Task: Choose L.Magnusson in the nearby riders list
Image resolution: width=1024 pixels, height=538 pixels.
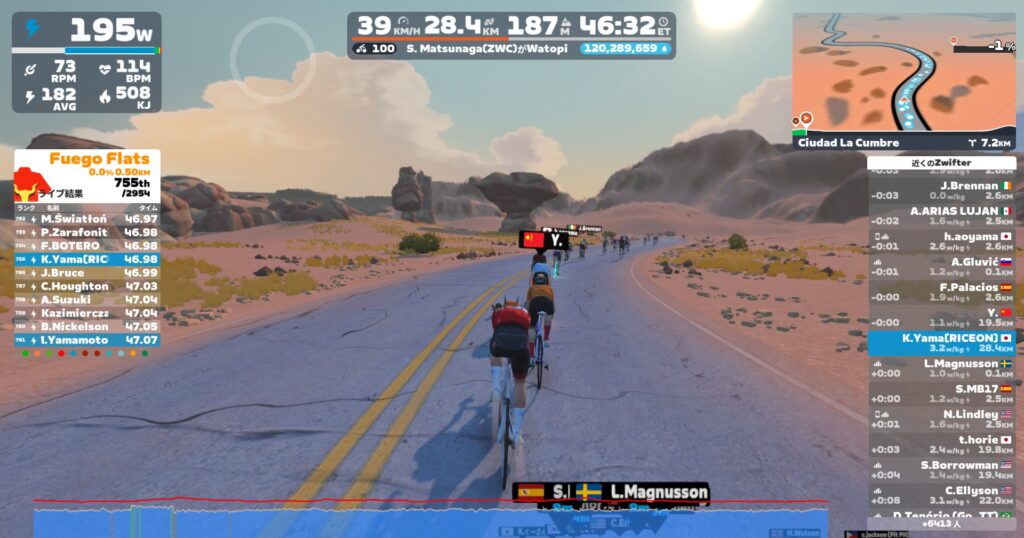Action: 941,368
